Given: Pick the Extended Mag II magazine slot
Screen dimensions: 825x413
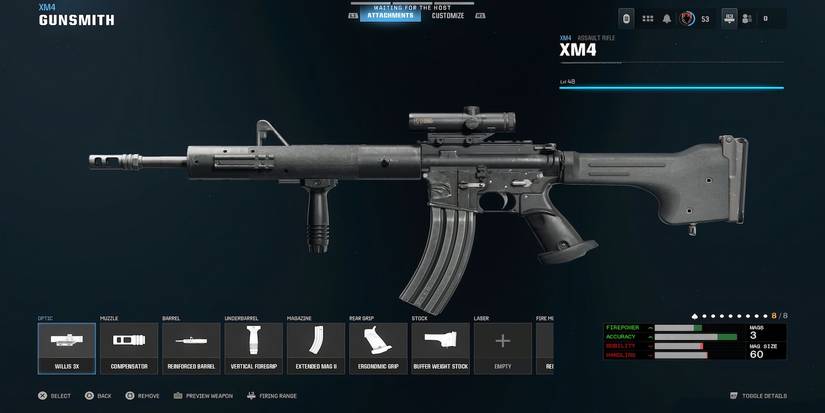Looking at the screenshot, I should [316, 347].
